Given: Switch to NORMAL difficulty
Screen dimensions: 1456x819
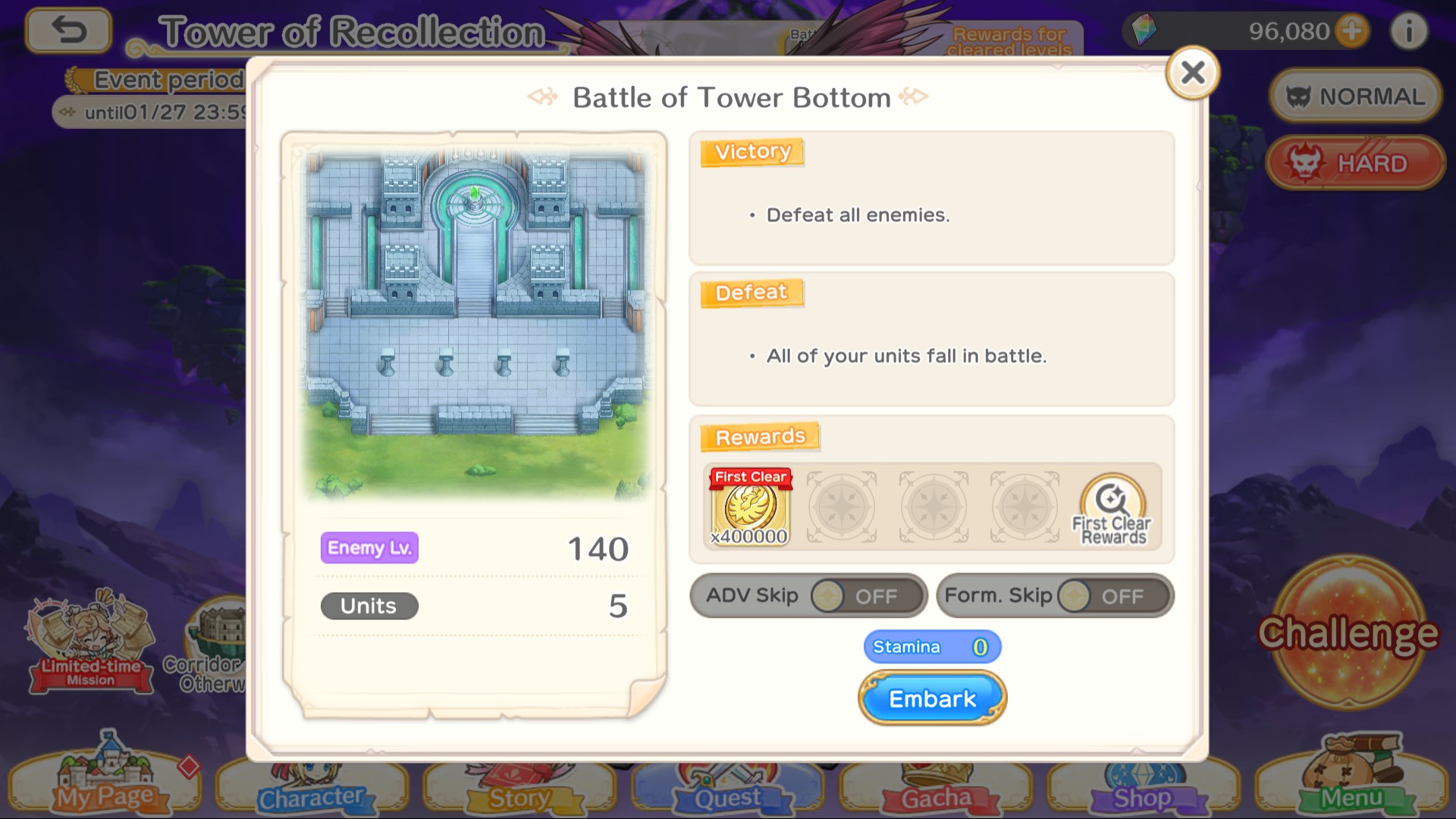Looking at the screenshot, I should coord(1355,96).
